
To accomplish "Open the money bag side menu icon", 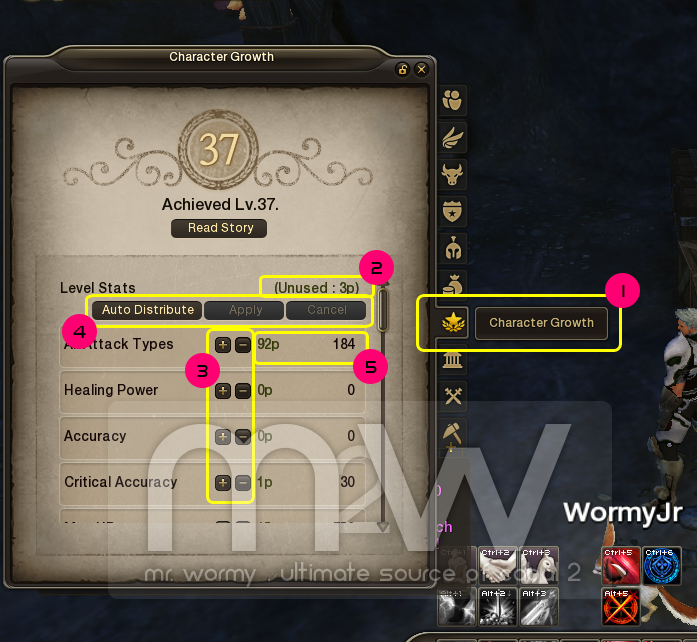I will pyautogui.click(x=454, y=286).
